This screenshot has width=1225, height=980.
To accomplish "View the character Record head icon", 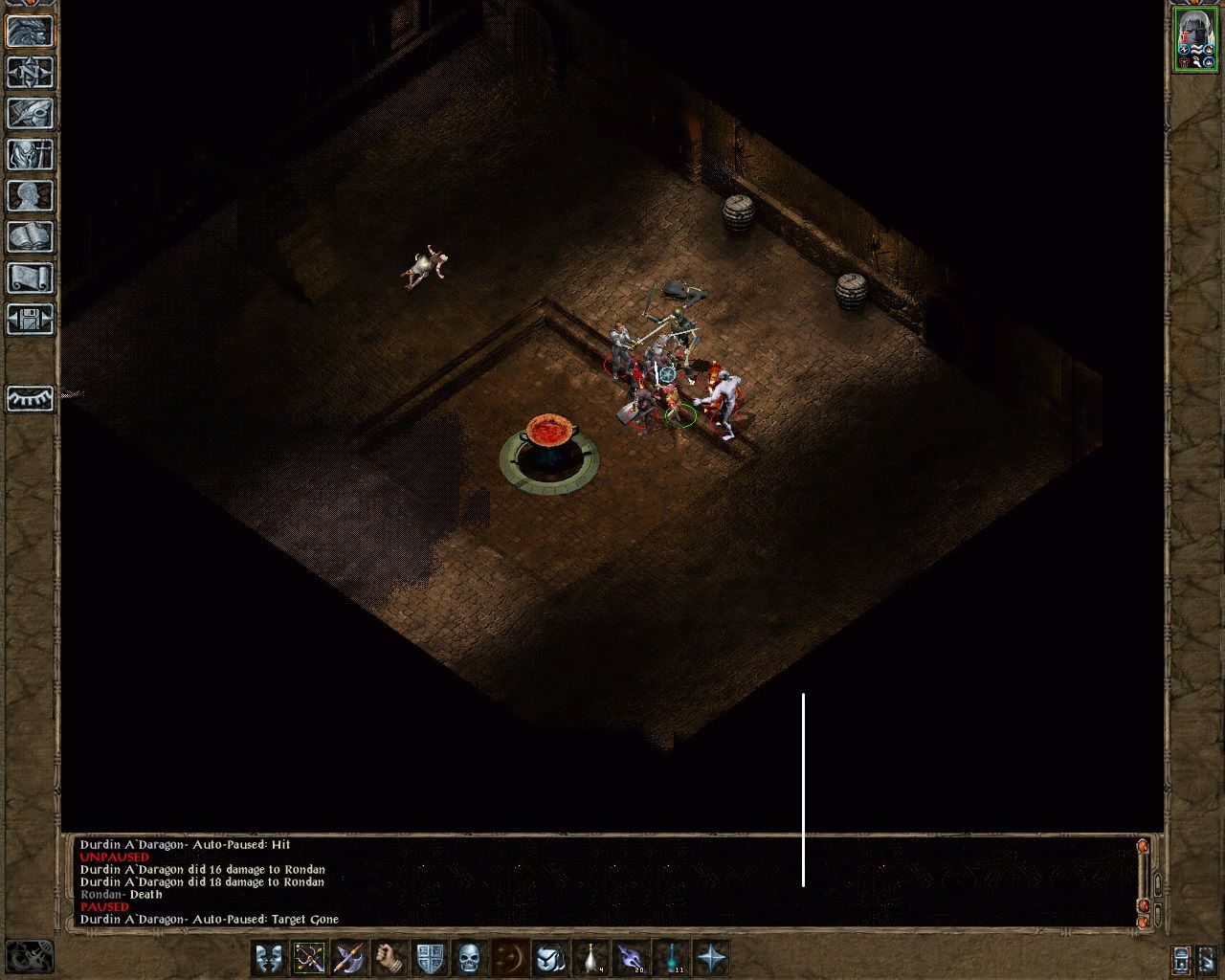I will pyautogui.click(x=30, y=196).
